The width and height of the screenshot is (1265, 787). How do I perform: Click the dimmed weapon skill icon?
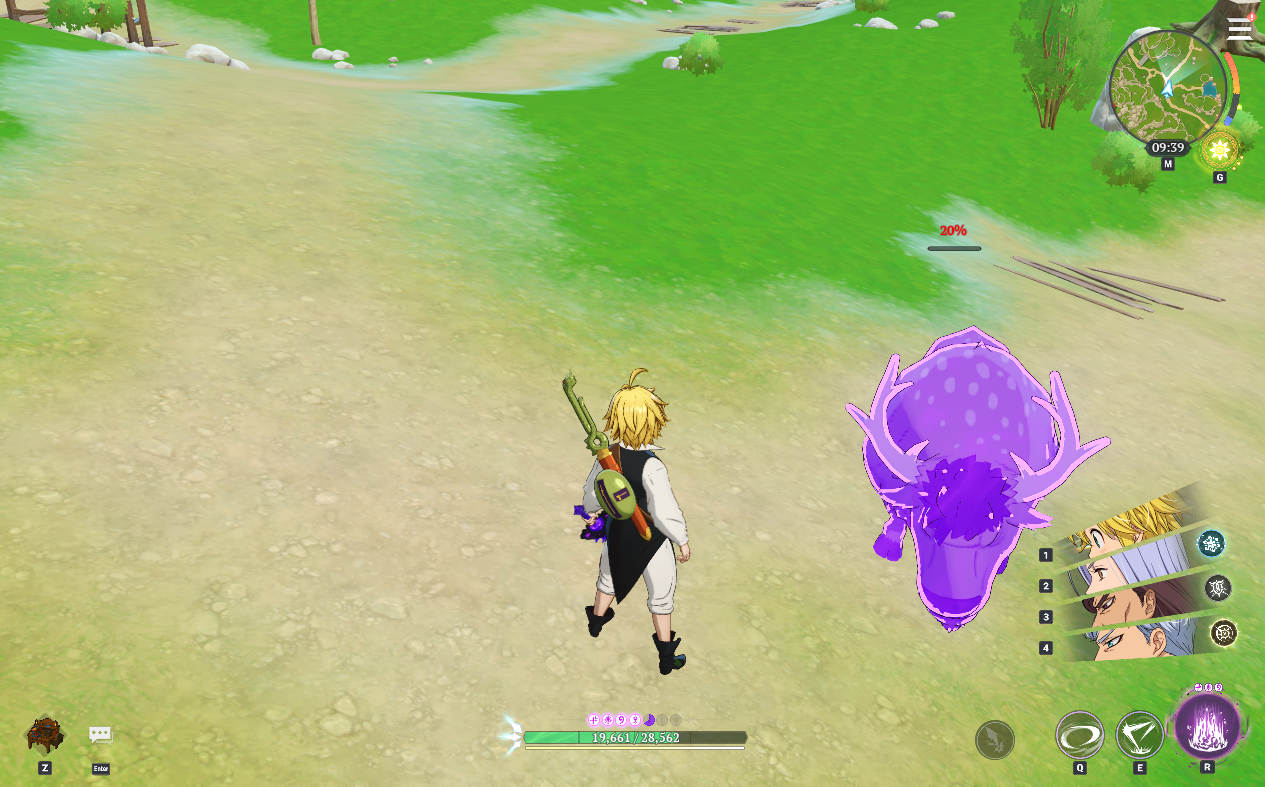point(995,740)
